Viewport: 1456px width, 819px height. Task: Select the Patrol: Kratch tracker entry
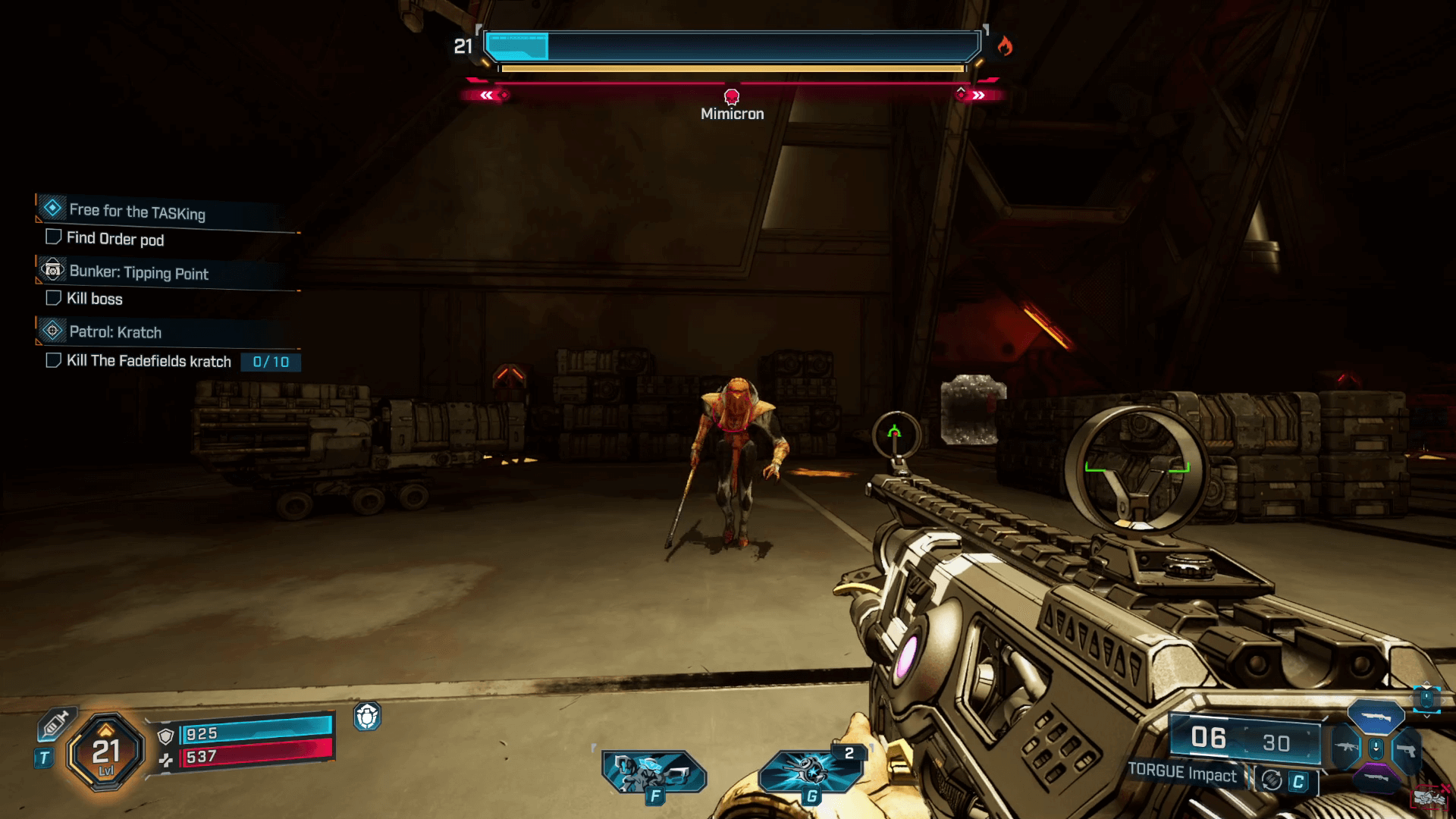click(x=115, y=332)
